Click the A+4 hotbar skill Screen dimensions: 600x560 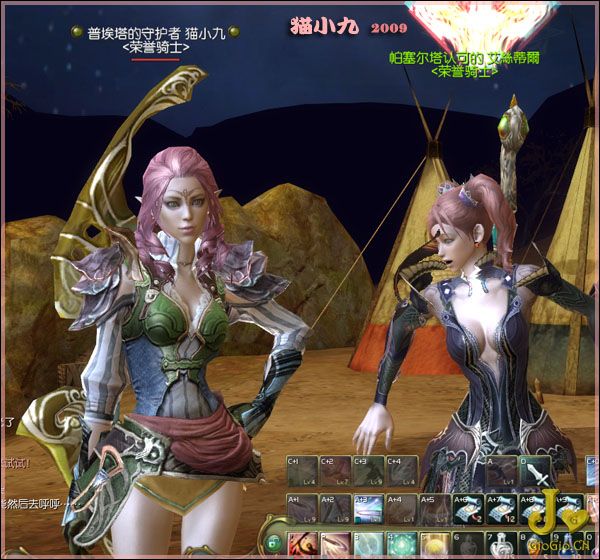click(x=401, y=509)
